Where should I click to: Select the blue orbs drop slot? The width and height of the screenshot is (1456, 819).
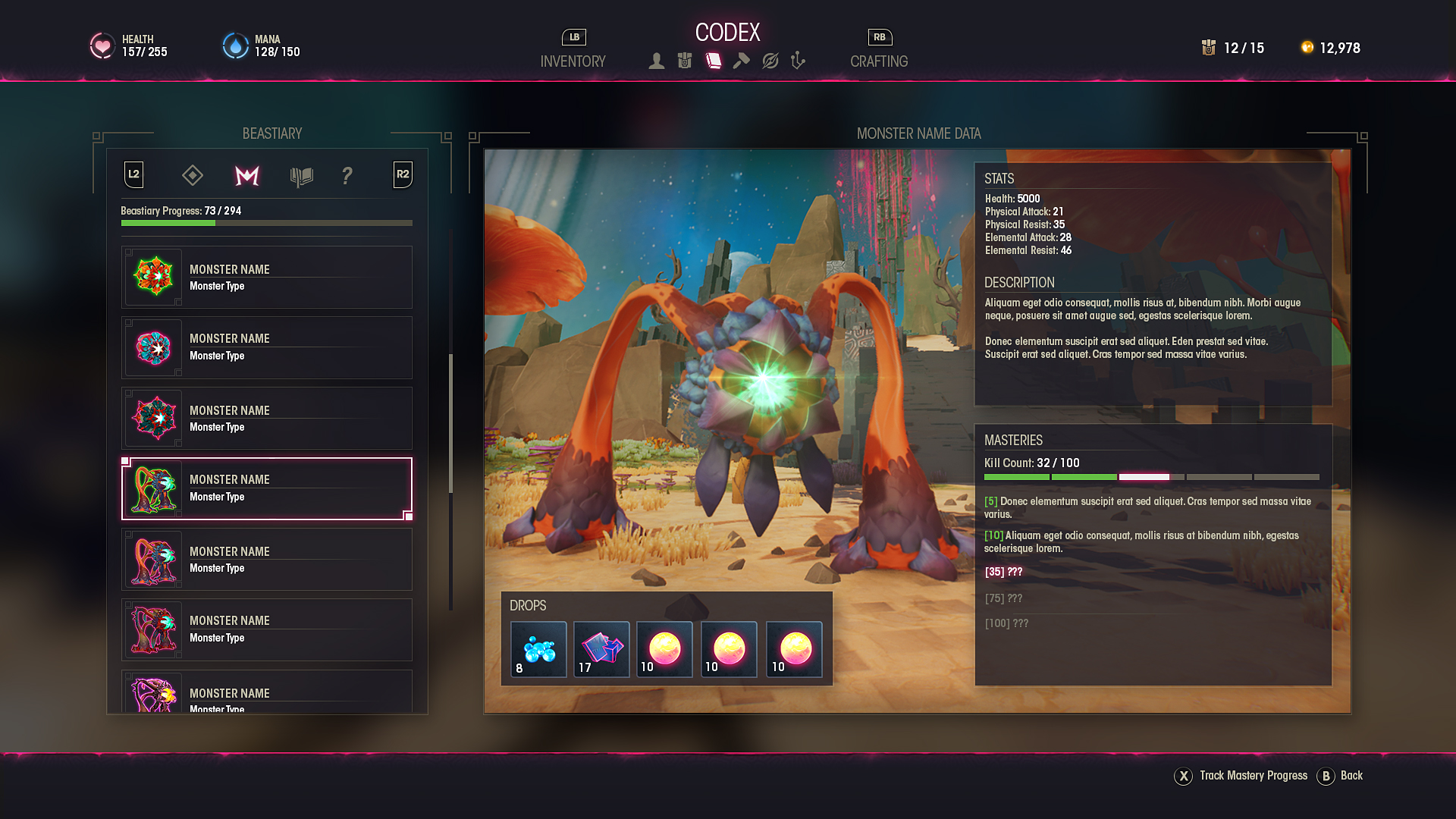[538, 649]
